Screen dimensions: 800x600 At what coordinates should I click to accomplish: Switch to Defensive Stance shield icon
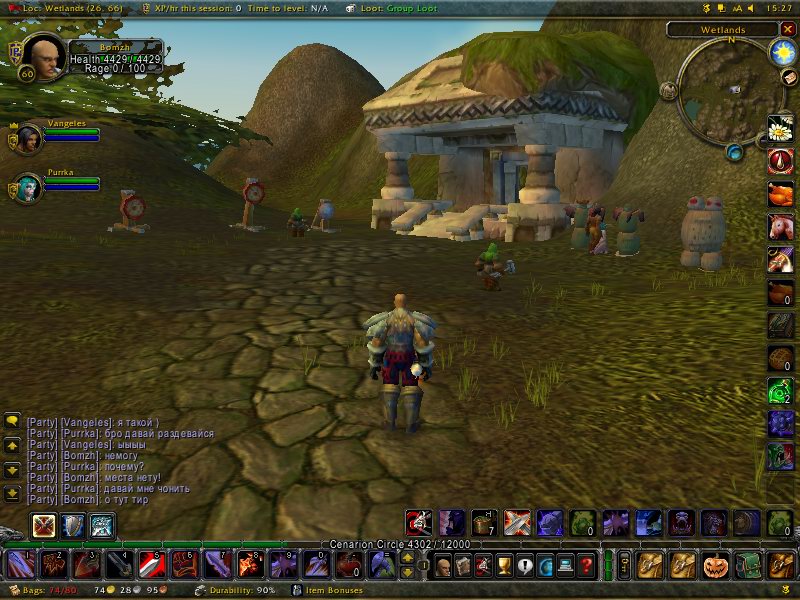[73, 526]
